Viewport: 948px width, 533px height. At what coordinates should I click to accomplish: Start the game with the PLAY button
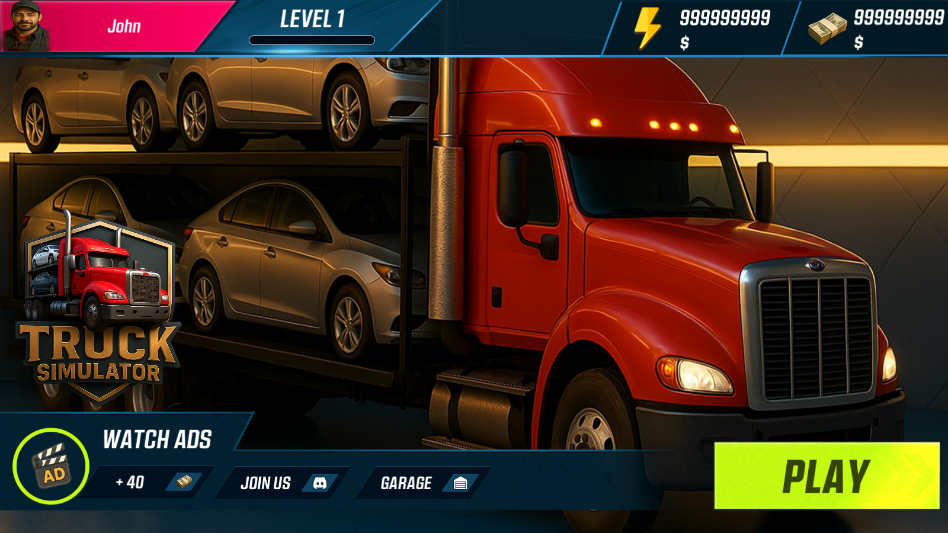tap(826, 476)
